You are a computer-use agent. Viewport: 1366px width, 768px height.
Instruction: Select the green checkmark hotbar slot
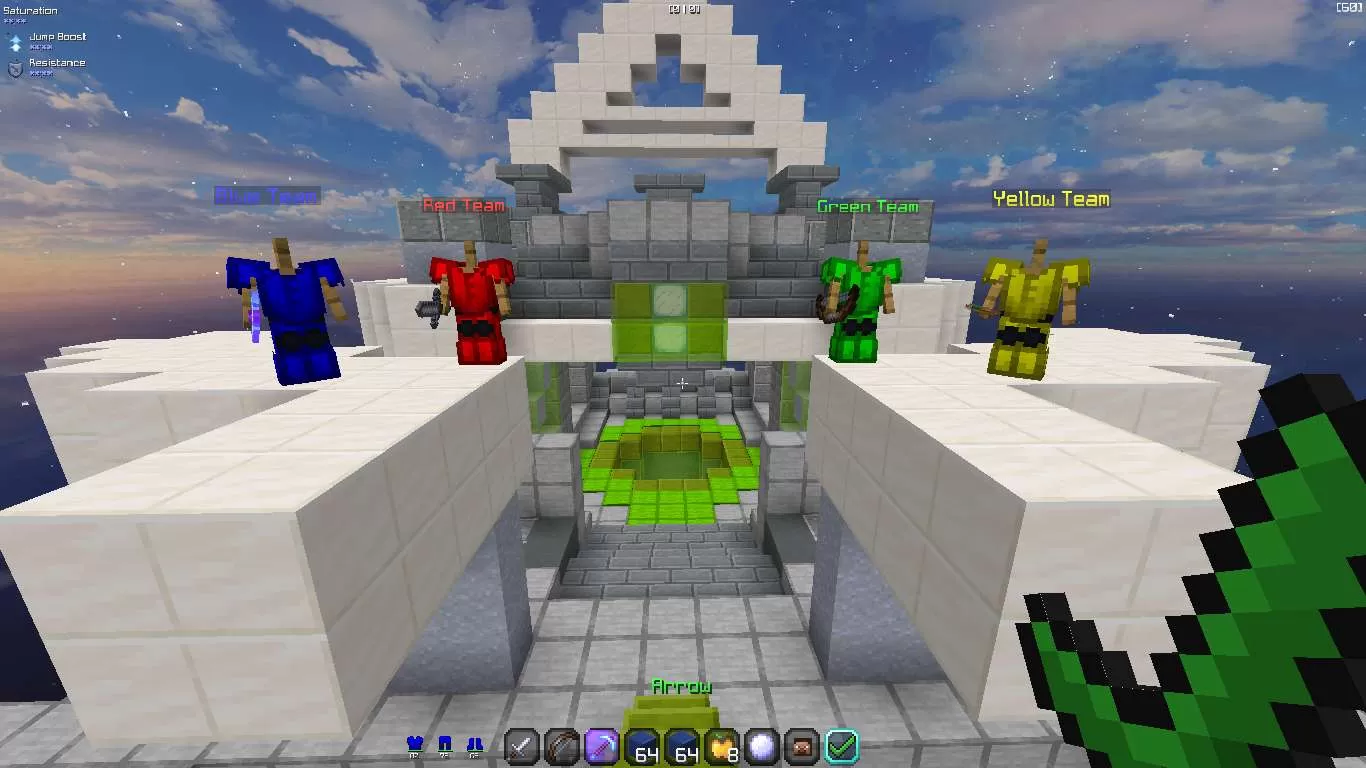(842, 746)
